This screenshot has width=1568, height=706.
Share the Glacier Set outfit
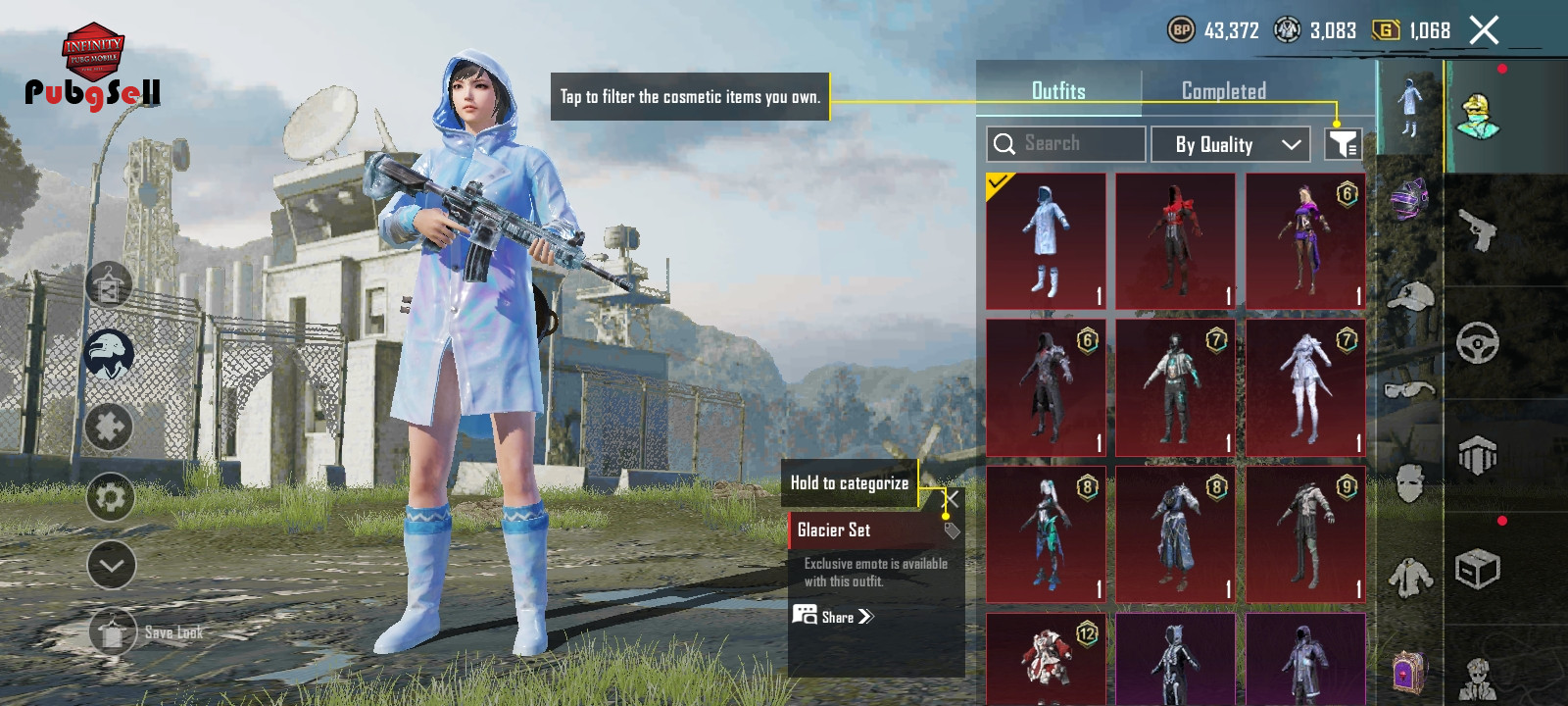(833, 617)
